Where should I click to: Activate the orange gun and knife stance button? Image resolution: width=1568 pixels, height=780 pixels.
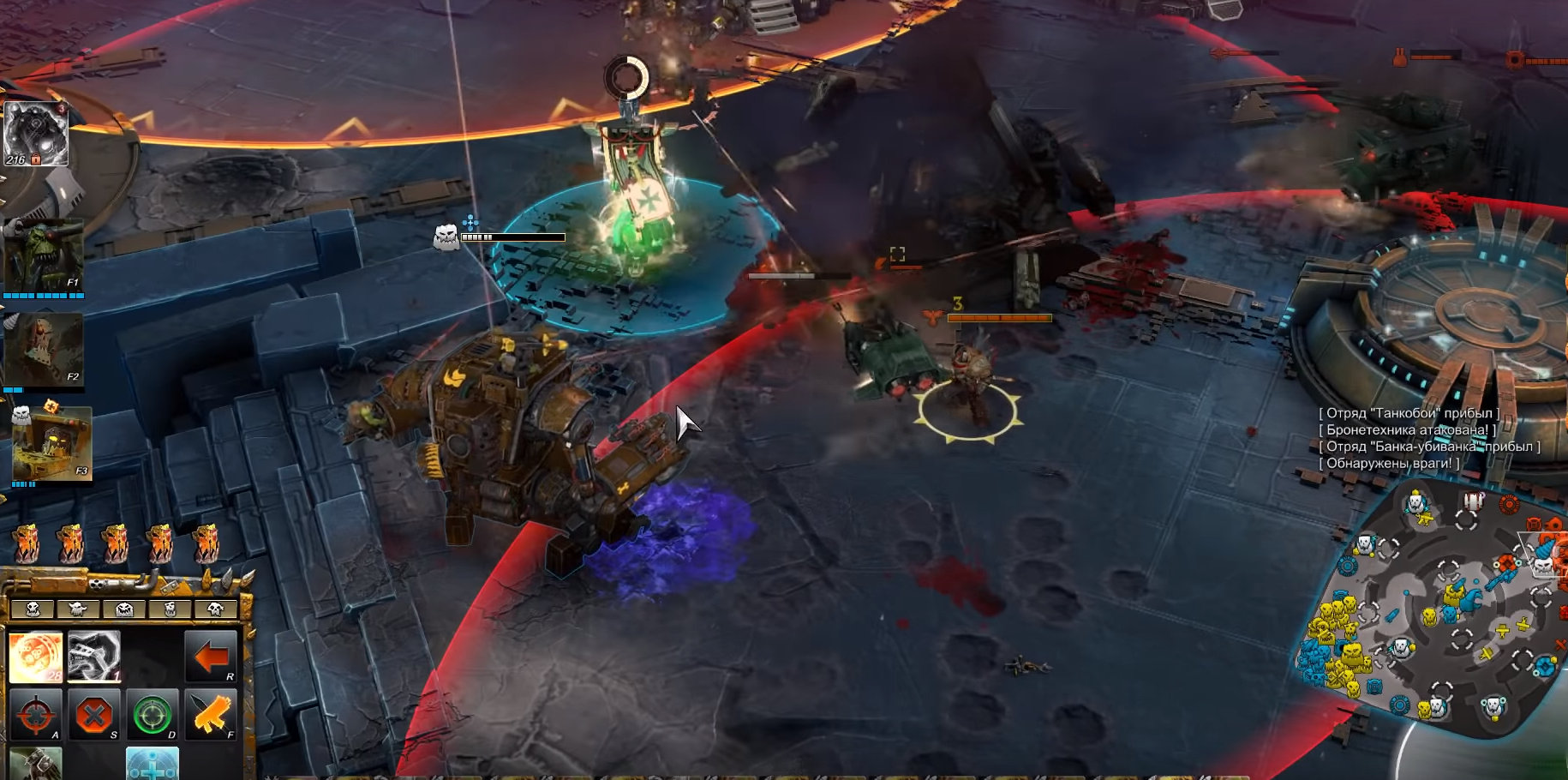(210, 715)
